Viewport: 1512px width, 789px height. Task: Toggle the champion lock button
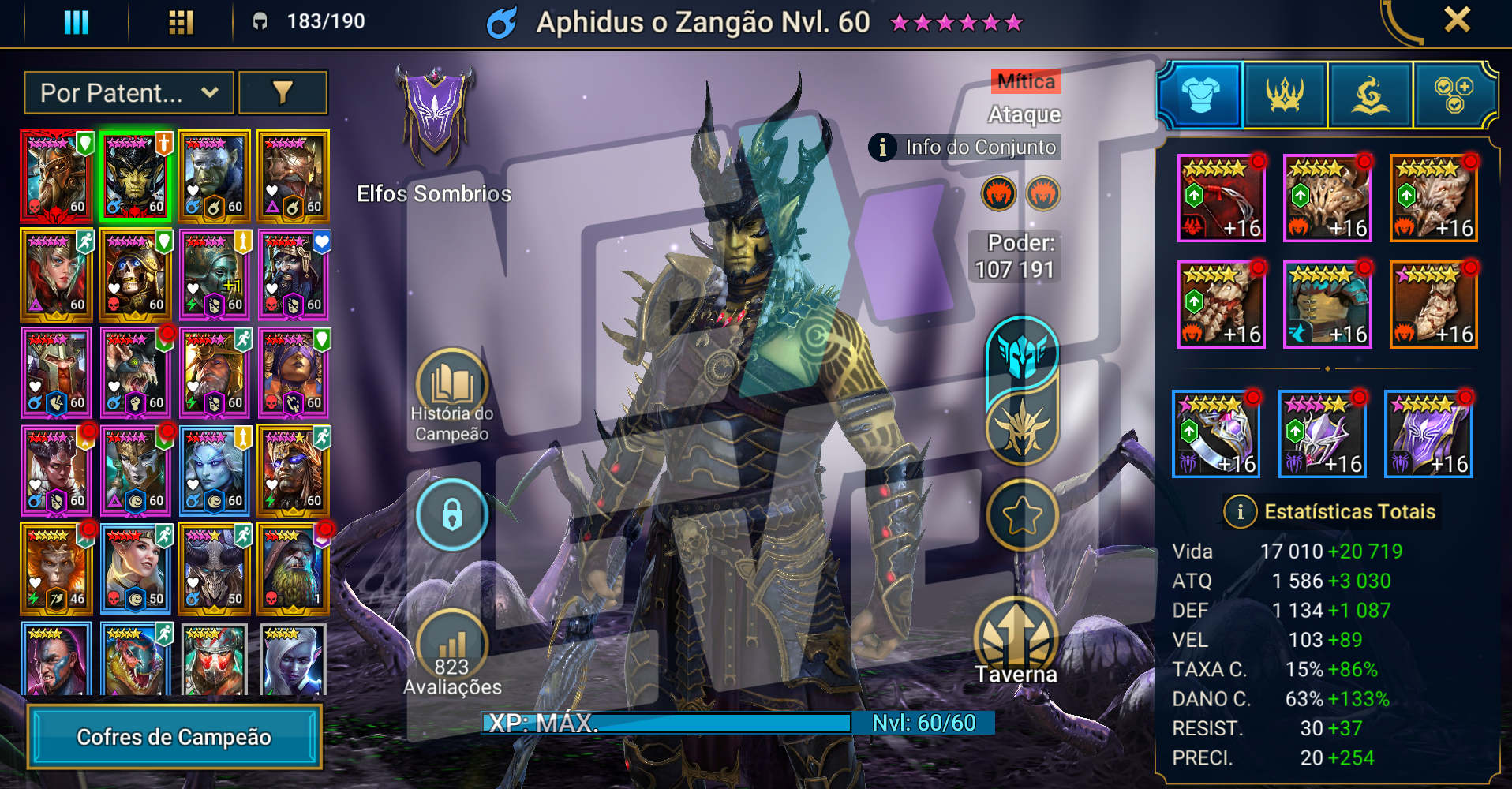point(452,515)
